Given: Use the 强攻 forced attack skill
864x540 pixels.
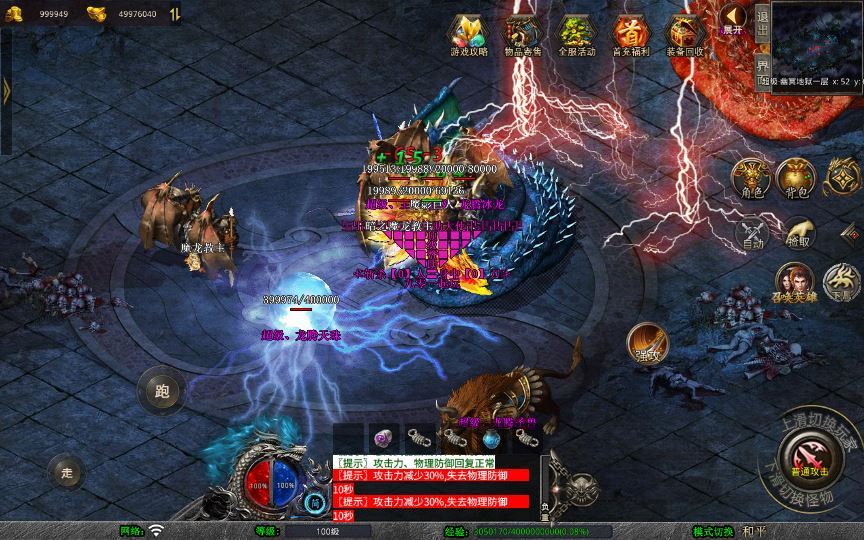Looking at the screenshot, I should pyautogui.click(x=647, y=343).
